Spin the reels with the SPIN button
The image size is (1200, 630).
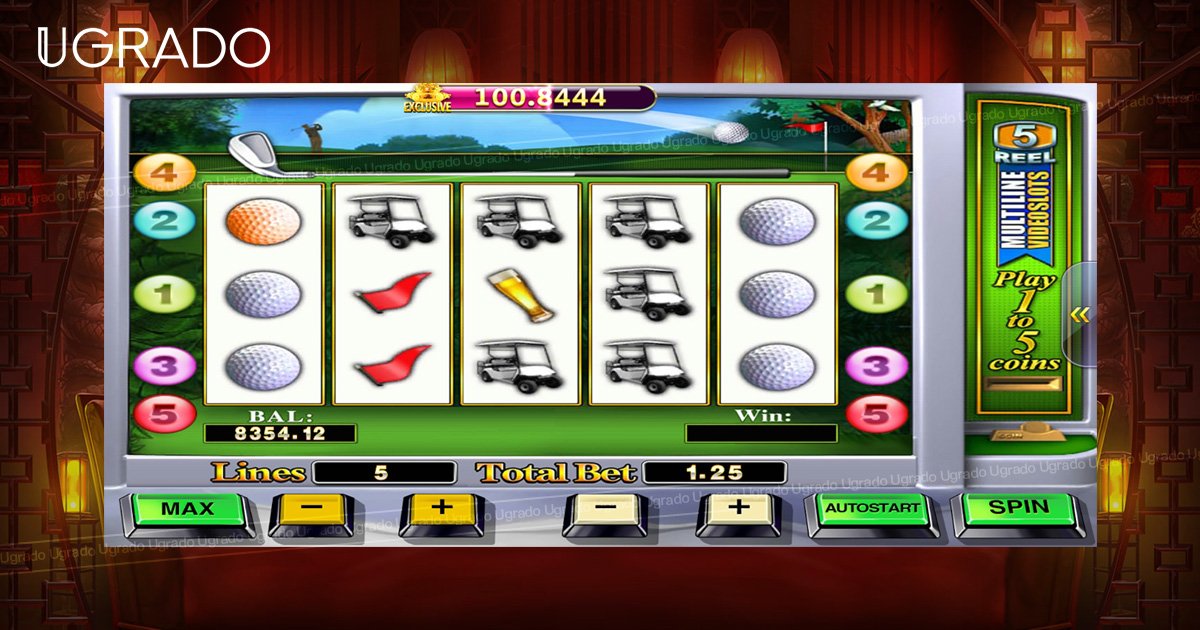(x=1018, y=509)
